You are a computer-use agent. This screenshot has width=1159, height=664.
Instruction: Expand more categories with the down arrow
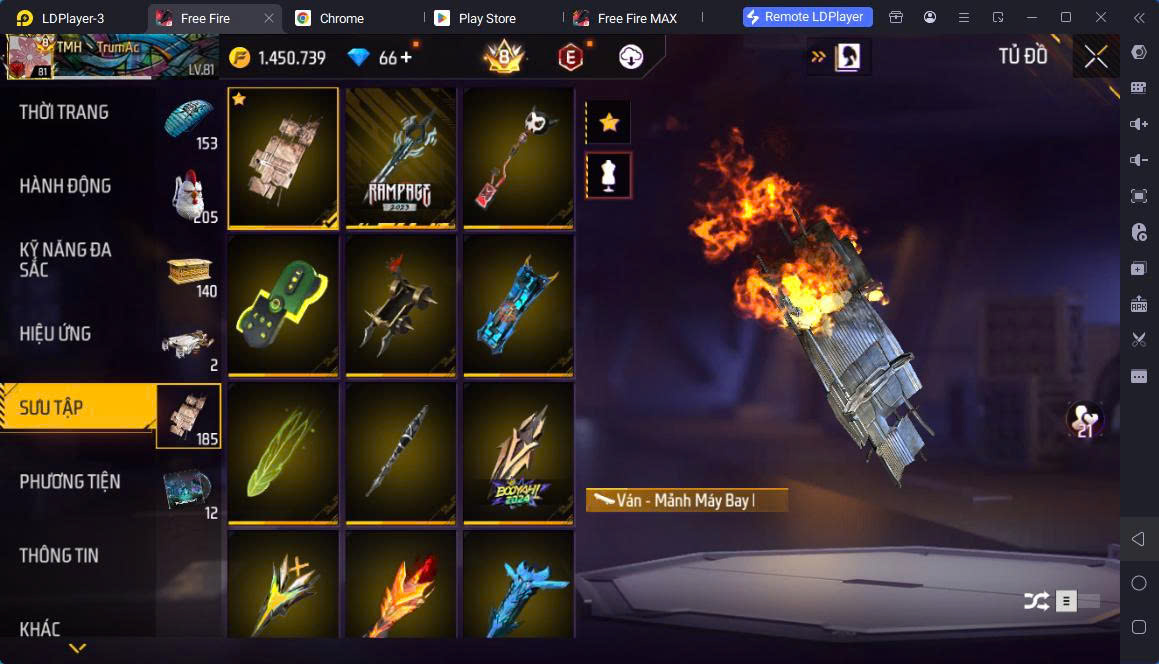pyautogui.click(x=77, y=649)
